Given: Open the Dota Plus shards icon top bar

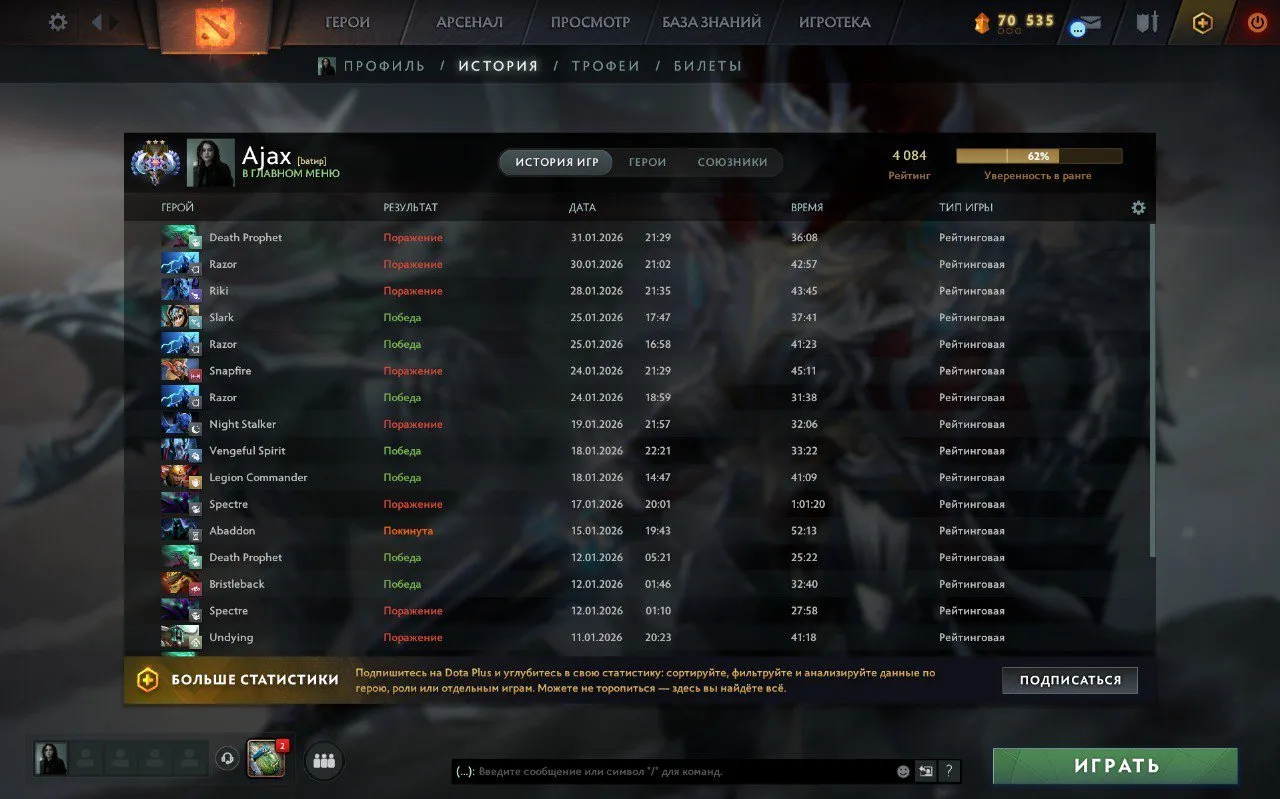Looking at the screenshot, I should tap(982, 20).
